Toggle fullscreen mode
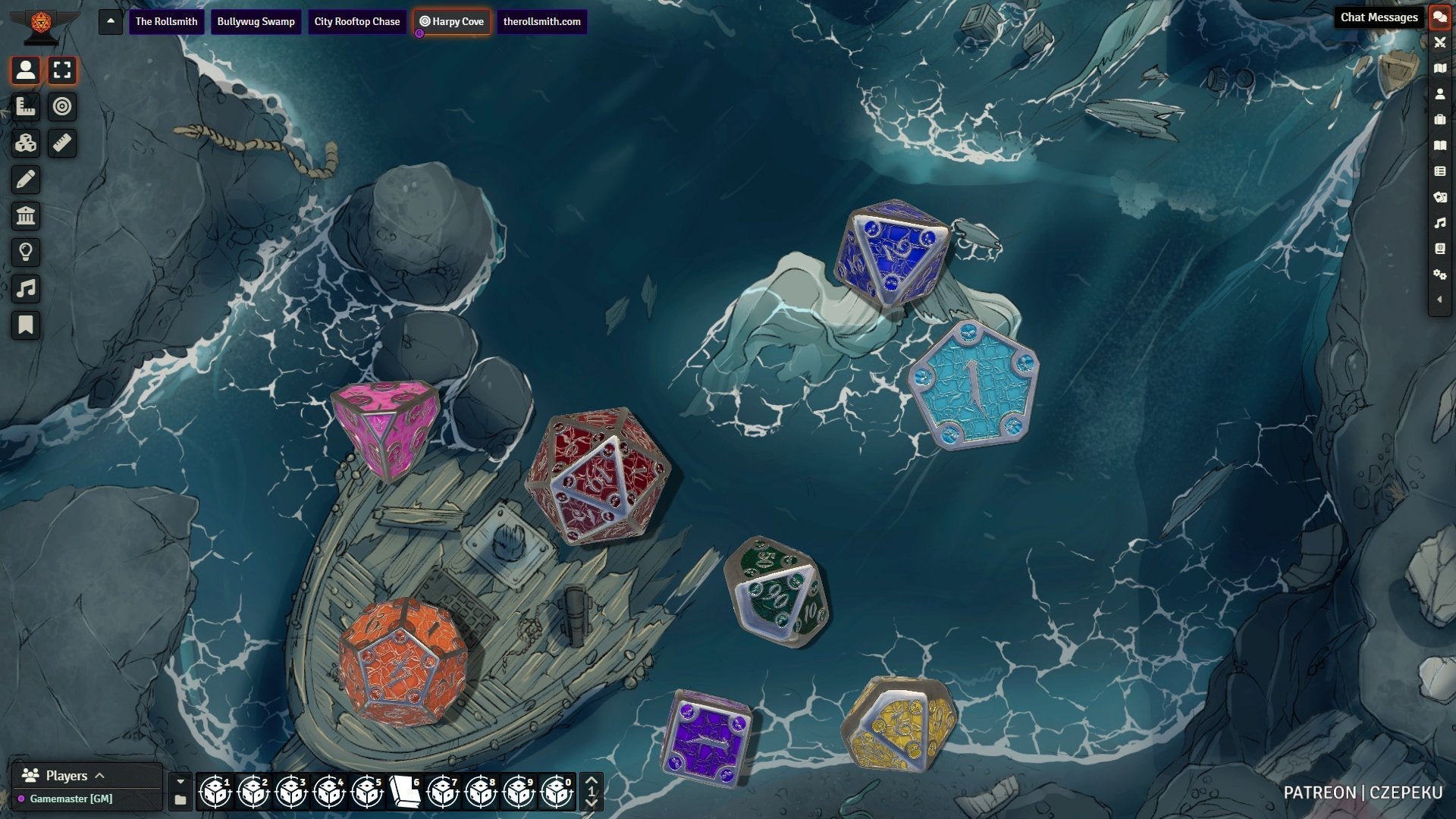1456x819 pixels. click(x=62, y=71)
